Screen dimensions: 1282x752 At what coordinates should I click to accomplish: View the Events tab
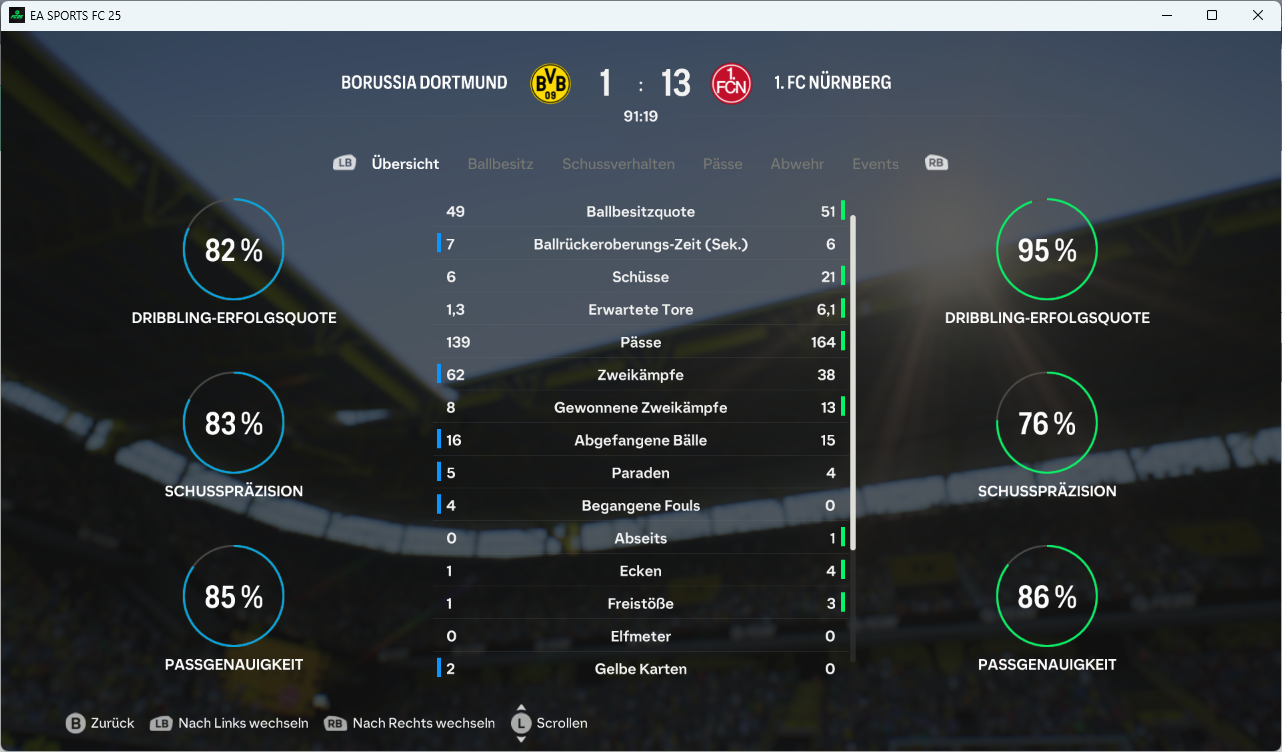[x=875, y=164]
